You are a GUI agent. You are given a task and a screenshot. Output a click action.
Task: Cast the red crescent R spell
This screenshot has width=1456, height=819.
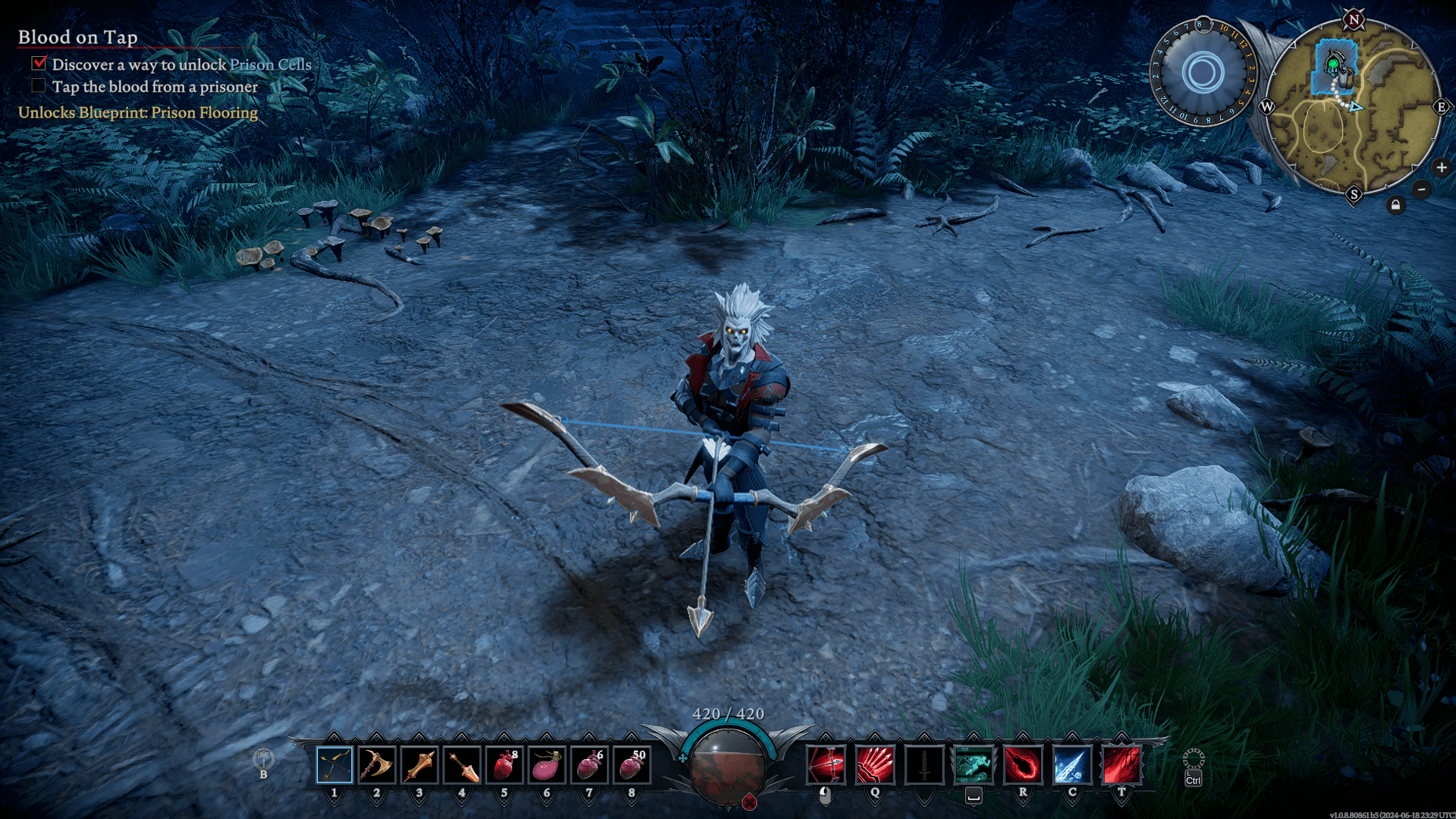point(1023,765)
